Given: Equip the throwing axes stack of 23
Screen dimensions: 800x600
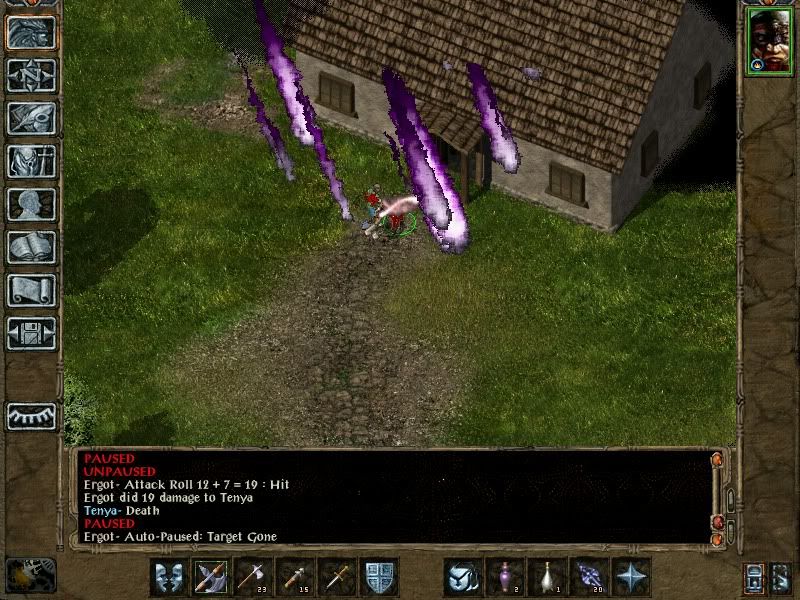Looking at the screenshot, I should click(253, 577).
